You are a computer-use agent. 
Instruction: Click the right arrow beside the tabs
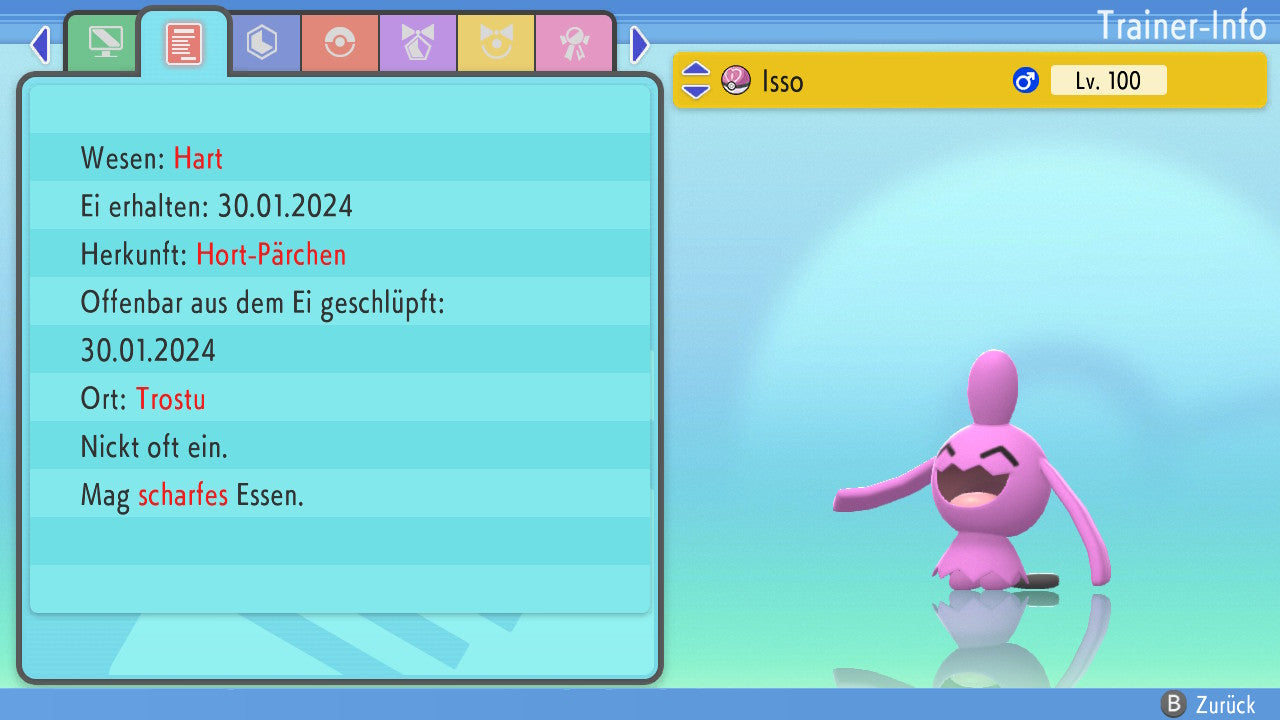(x=640, y=44)
